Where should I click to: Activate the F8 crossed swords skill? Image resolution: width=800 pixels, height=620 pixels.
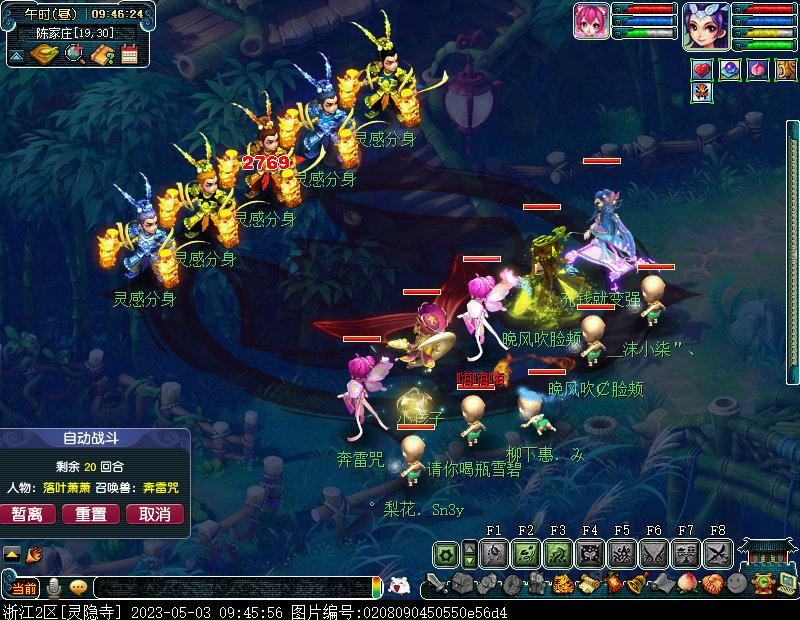tap(718, 553)
